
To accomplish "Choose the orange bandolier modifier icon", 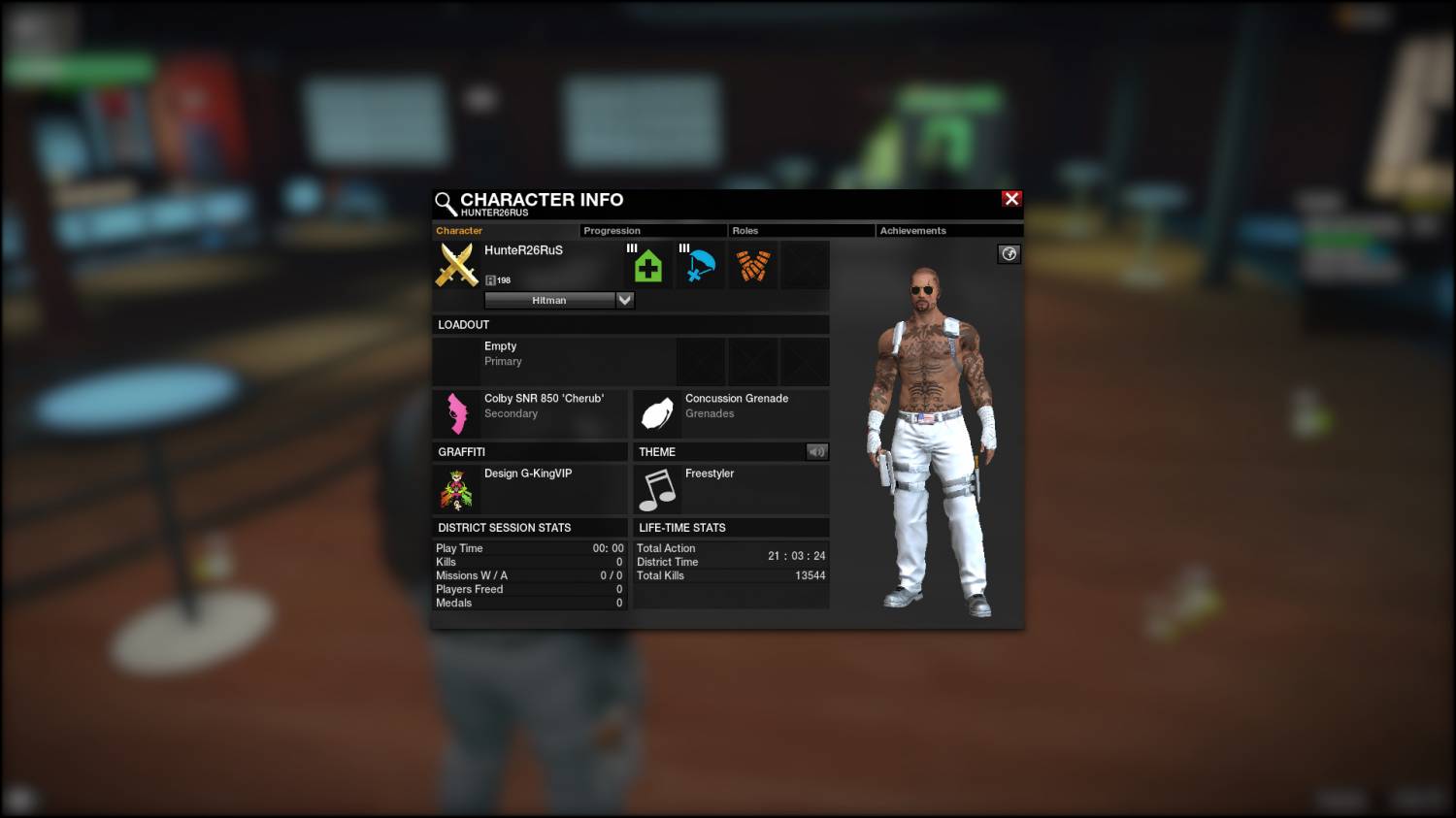I will coord(753,266).
